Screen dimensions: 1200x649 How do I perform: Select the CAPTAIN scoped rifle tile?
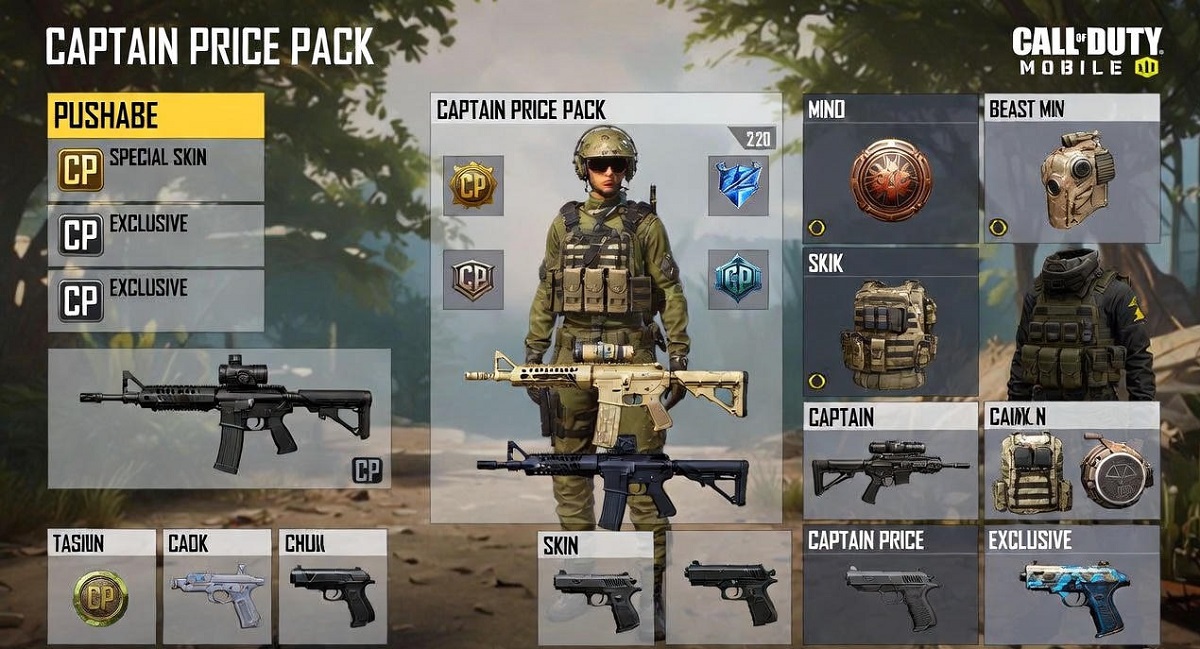point(890,468)
